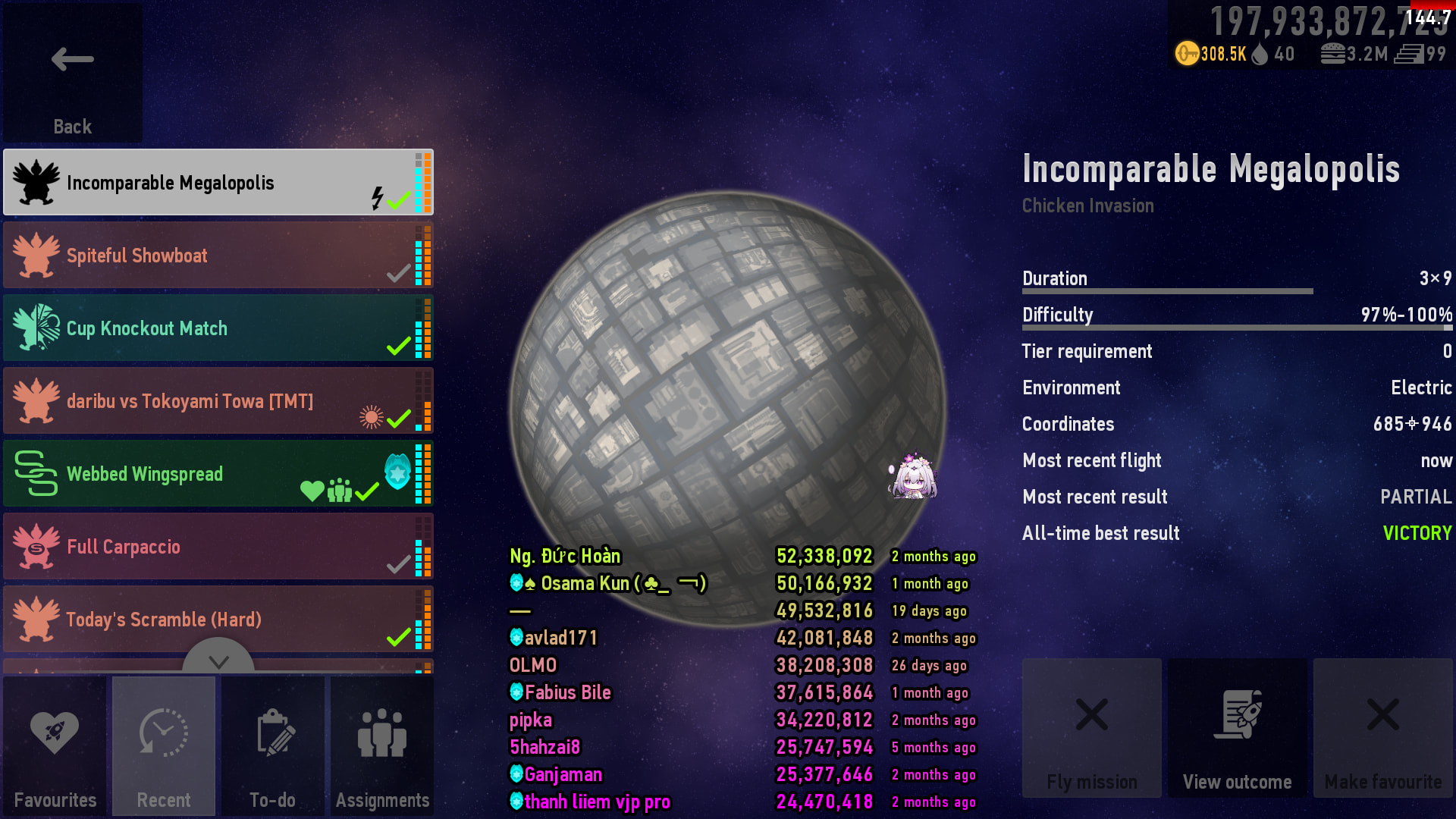Go back using the Back arrow button
1456x819 pixels.
click(x=72, y=73)
